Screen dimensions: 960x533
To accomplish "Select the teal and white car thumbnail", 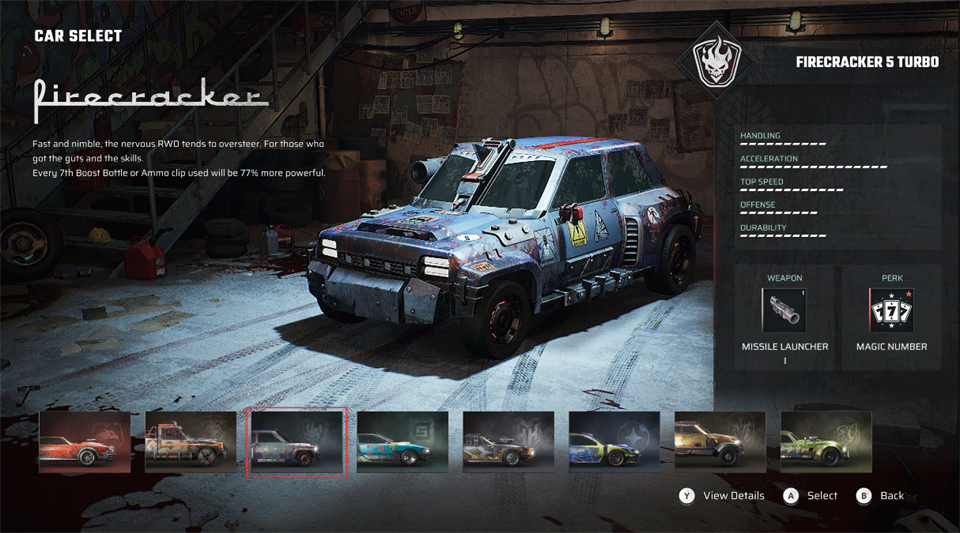I will tap(402, 441).
